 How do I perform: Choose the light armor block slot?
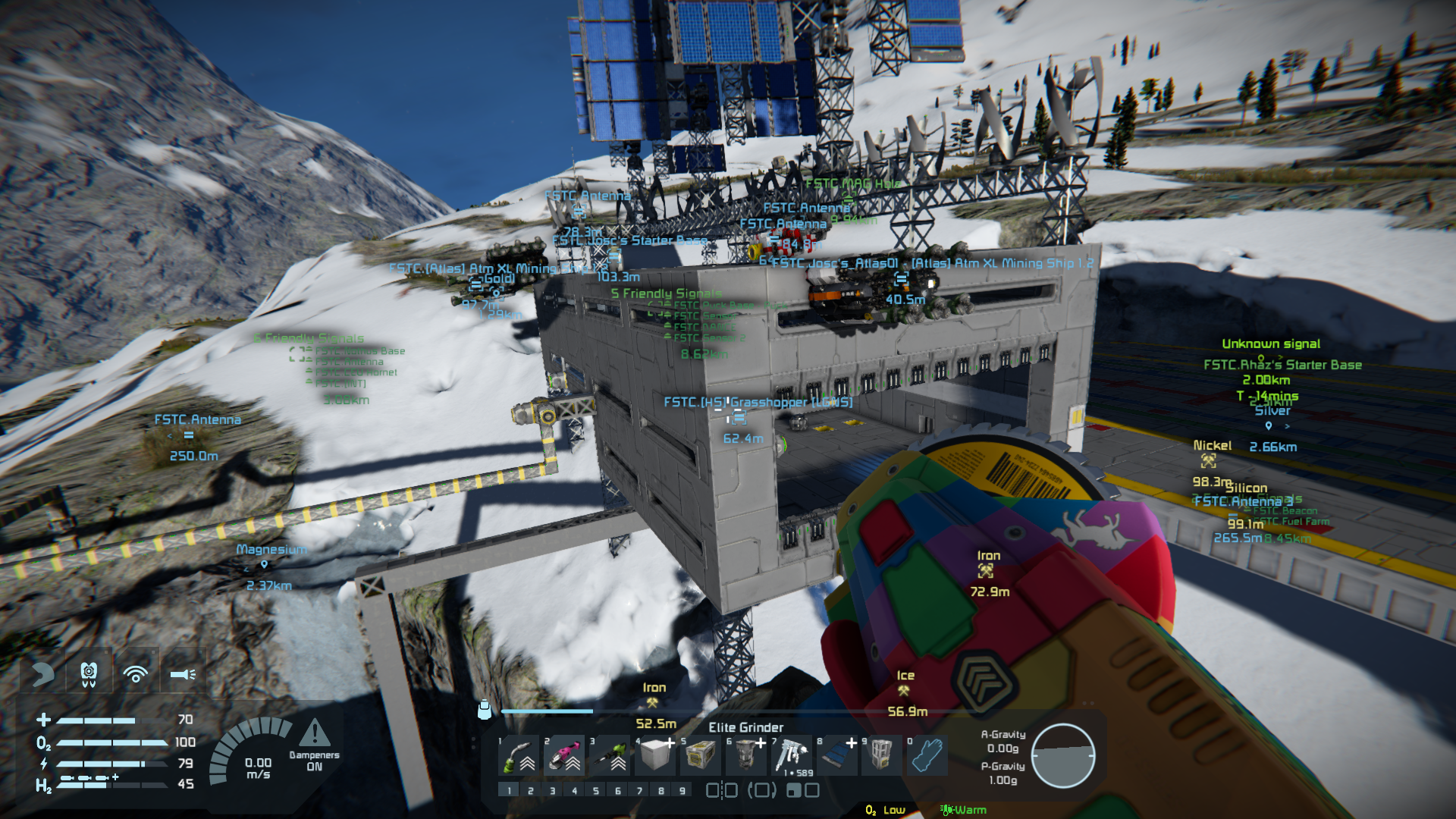tap(656, 755)
